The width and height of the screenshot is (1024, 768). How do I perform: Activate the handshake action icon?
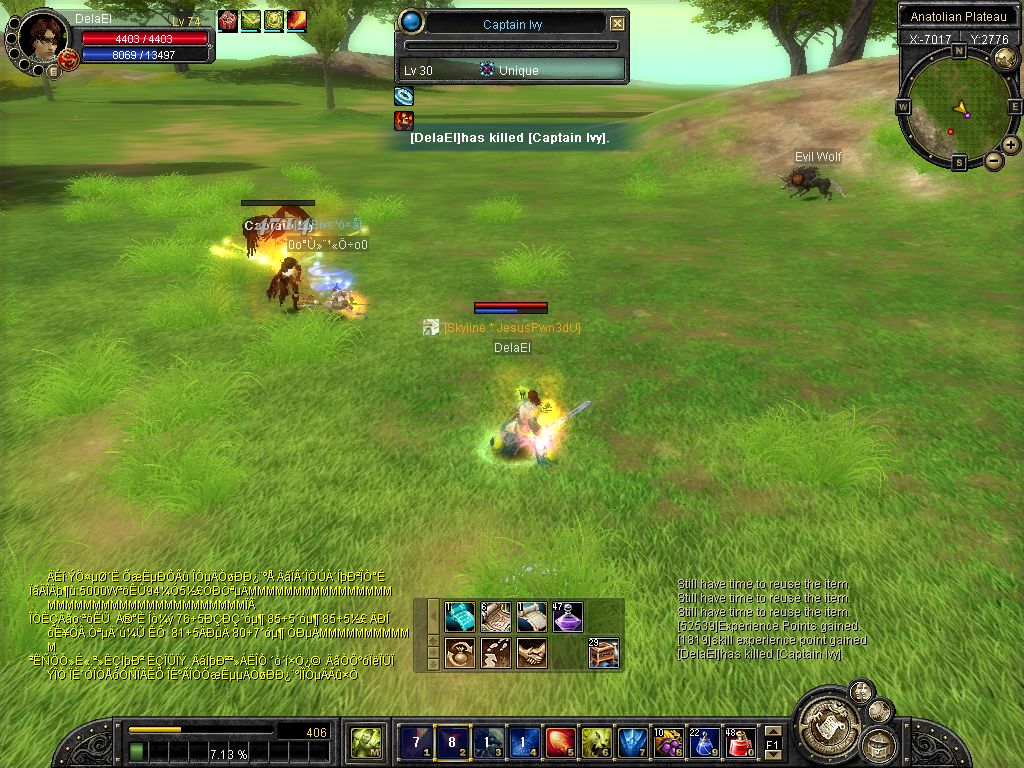(x=531, y=653)
